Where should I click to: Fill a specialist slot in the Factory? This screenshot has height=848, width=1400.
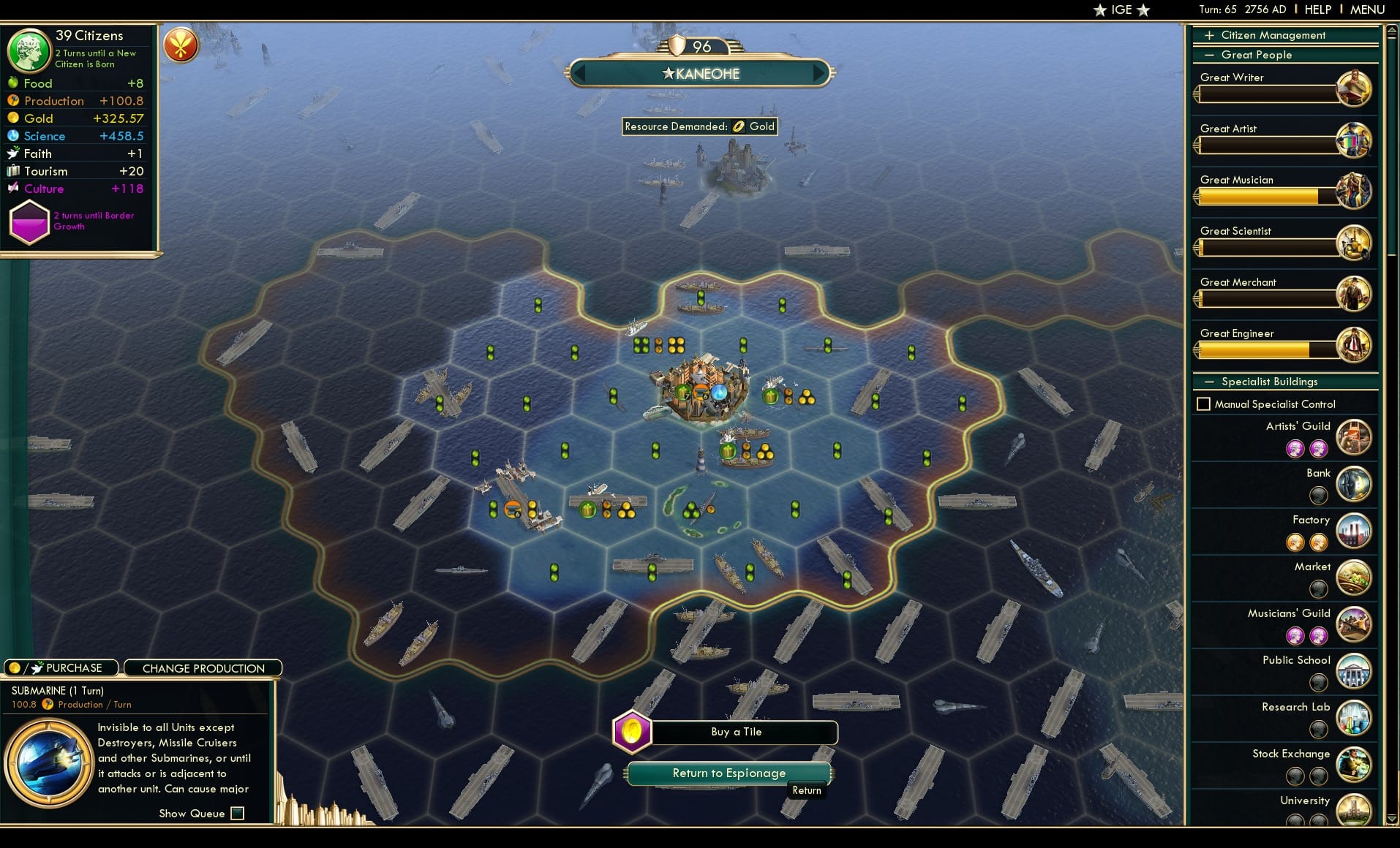(x=1296, y=542)
